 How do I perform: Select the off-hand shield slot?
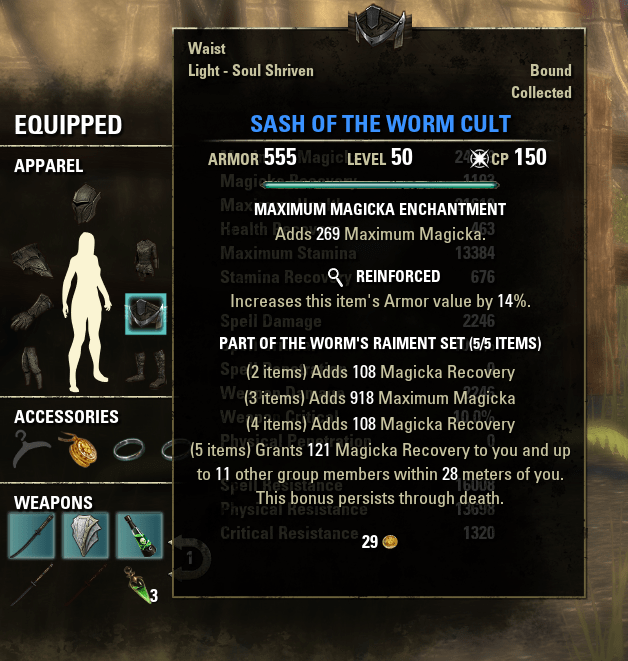pyautogui.click(x=86, y=535)
